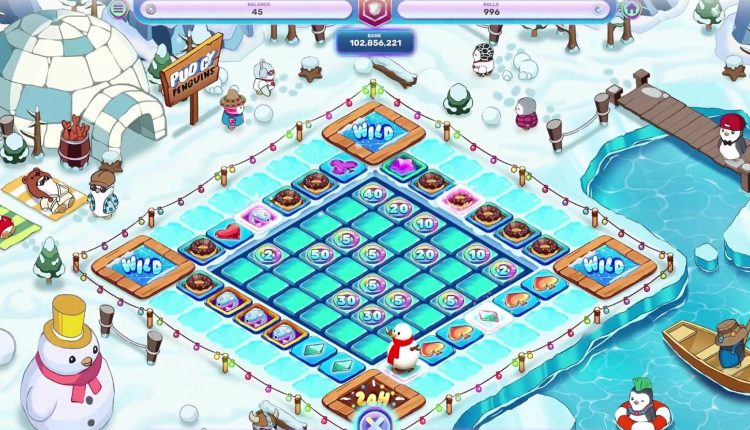This screenshot has width=750, height=430.
Task: Select the 50 coin bubble tile
Action: (320, 254)
